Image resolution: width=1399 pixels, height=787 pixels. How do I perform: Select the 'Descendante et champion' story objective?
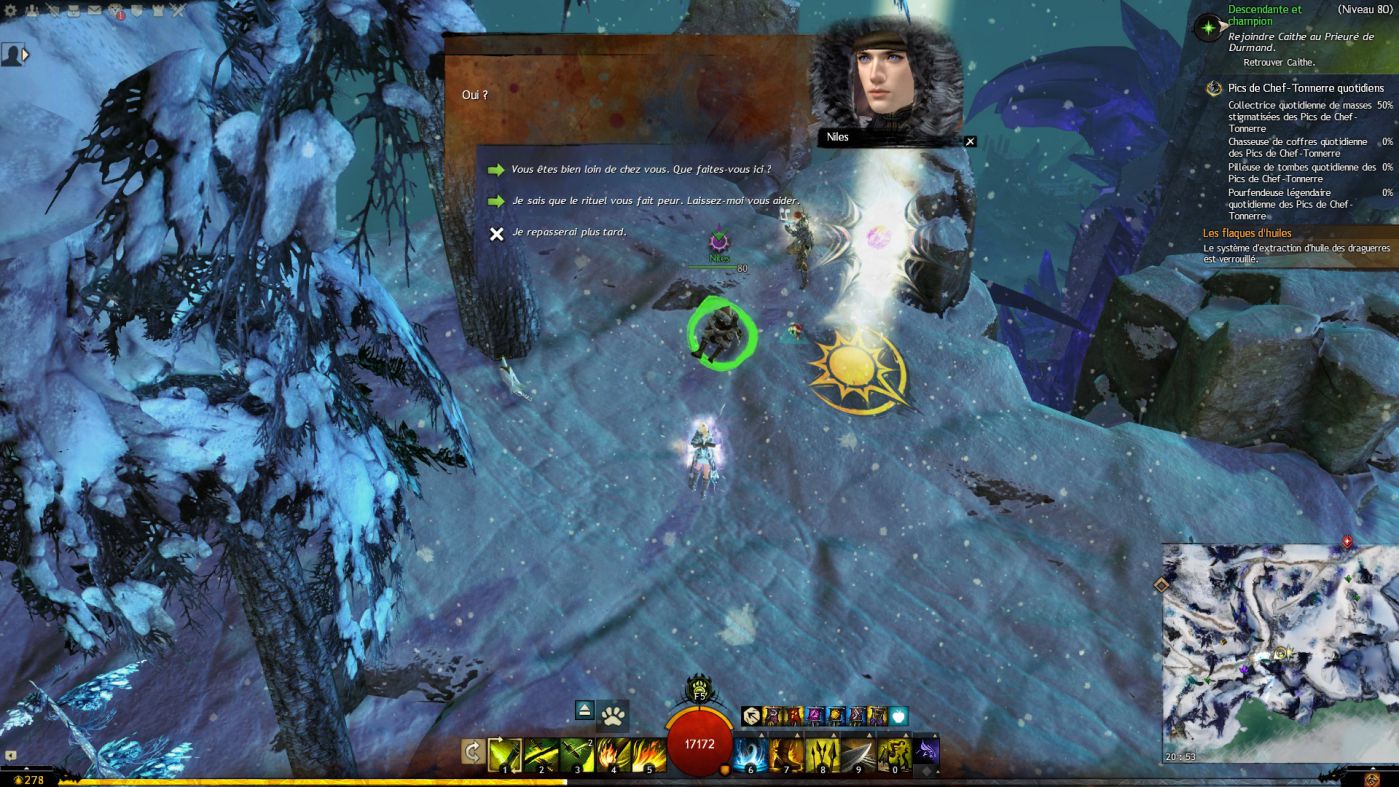[1264, 15]
